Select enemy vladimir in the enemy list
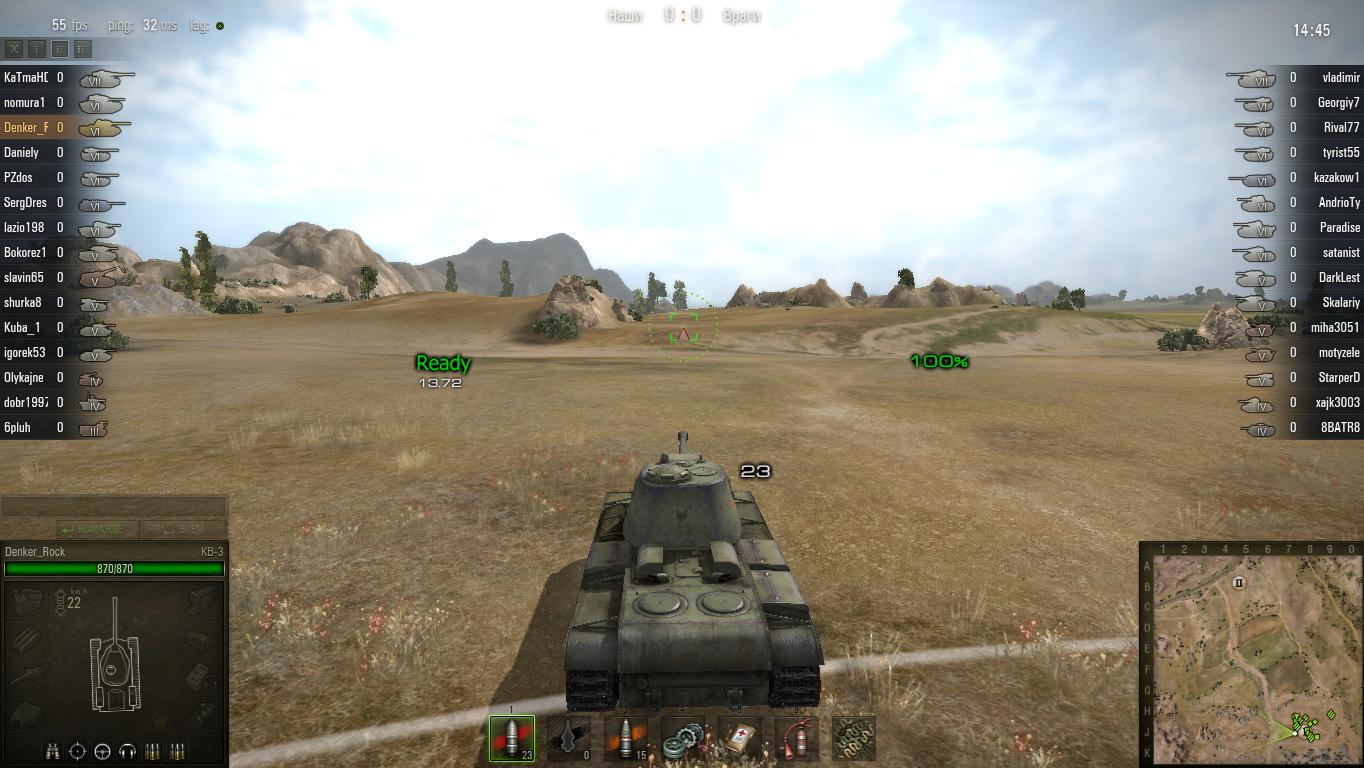The width and height of the screenshot is (1364, 768). click(1340, 77)
